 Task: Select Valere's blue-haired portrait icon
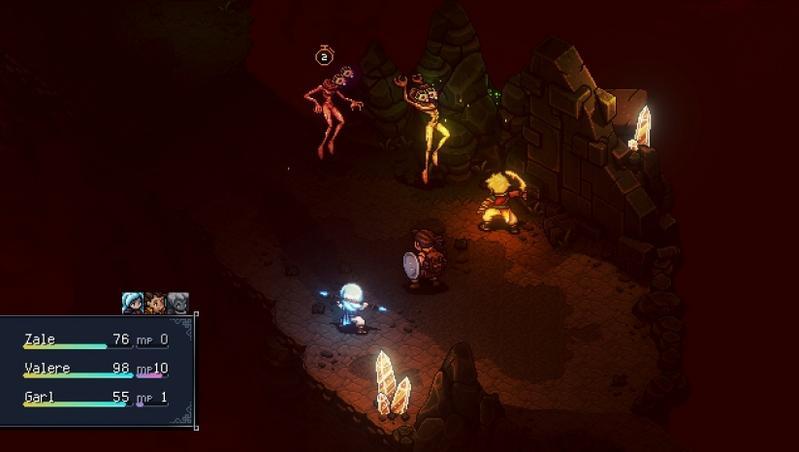(132, 303)
